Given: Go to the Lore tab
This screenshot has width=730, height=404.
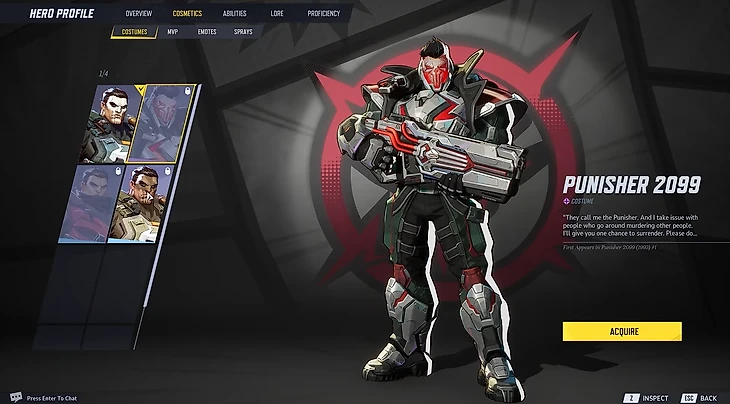Looking at the screenshot, I should click(276, 14).
